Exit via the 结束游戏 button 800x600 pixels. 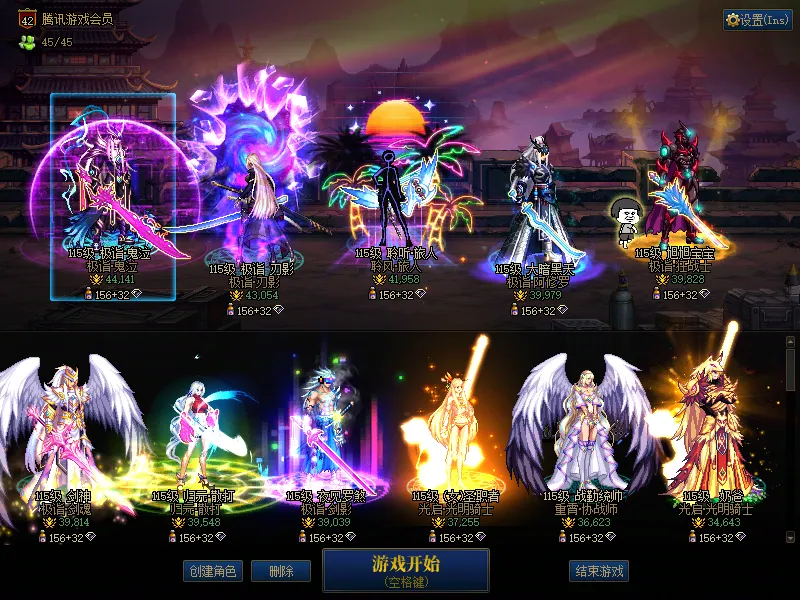[x=599, y=571]
